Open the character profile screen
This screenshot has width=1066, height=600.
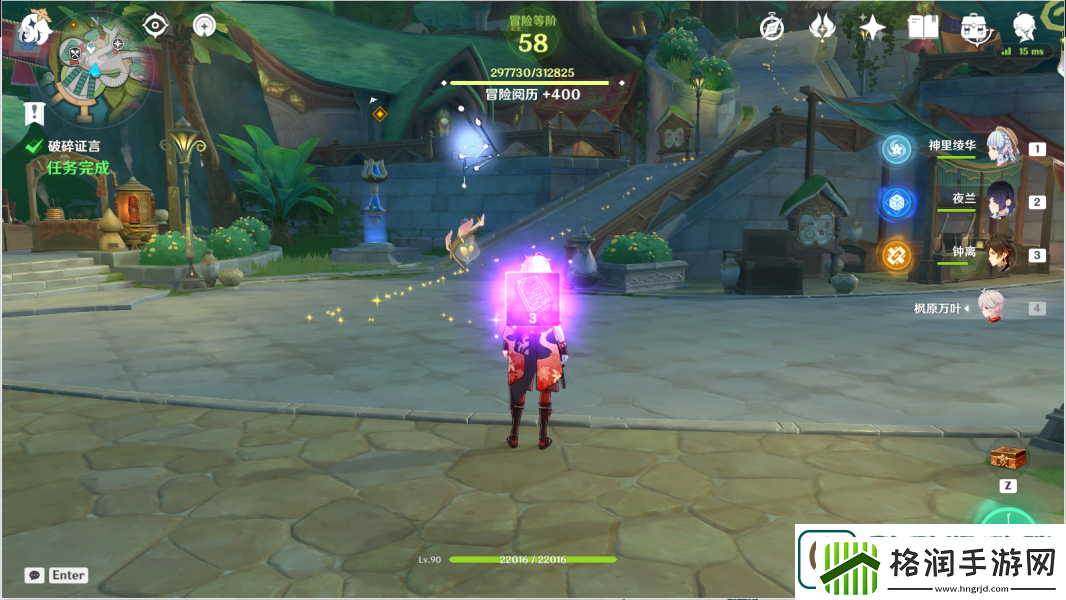1024,26
